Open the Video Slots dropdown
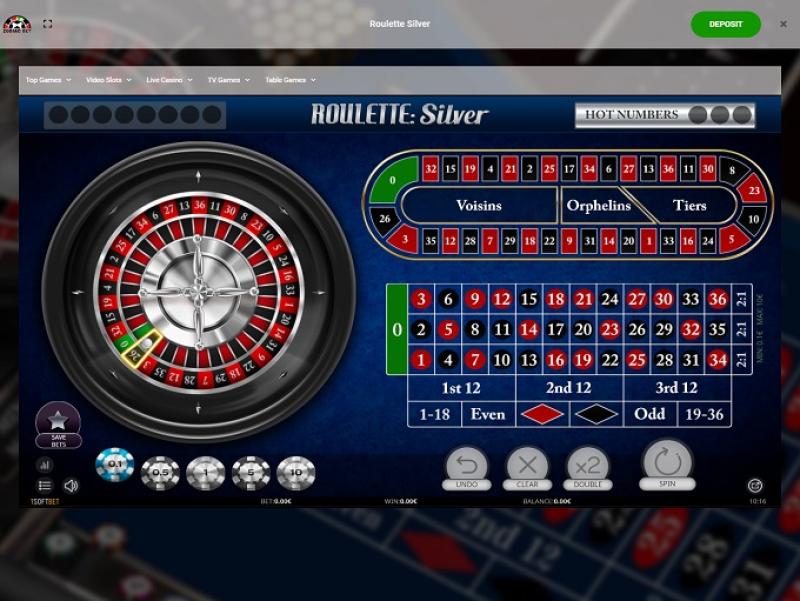The width and height of the screenshot is (800, 601). 108,80
